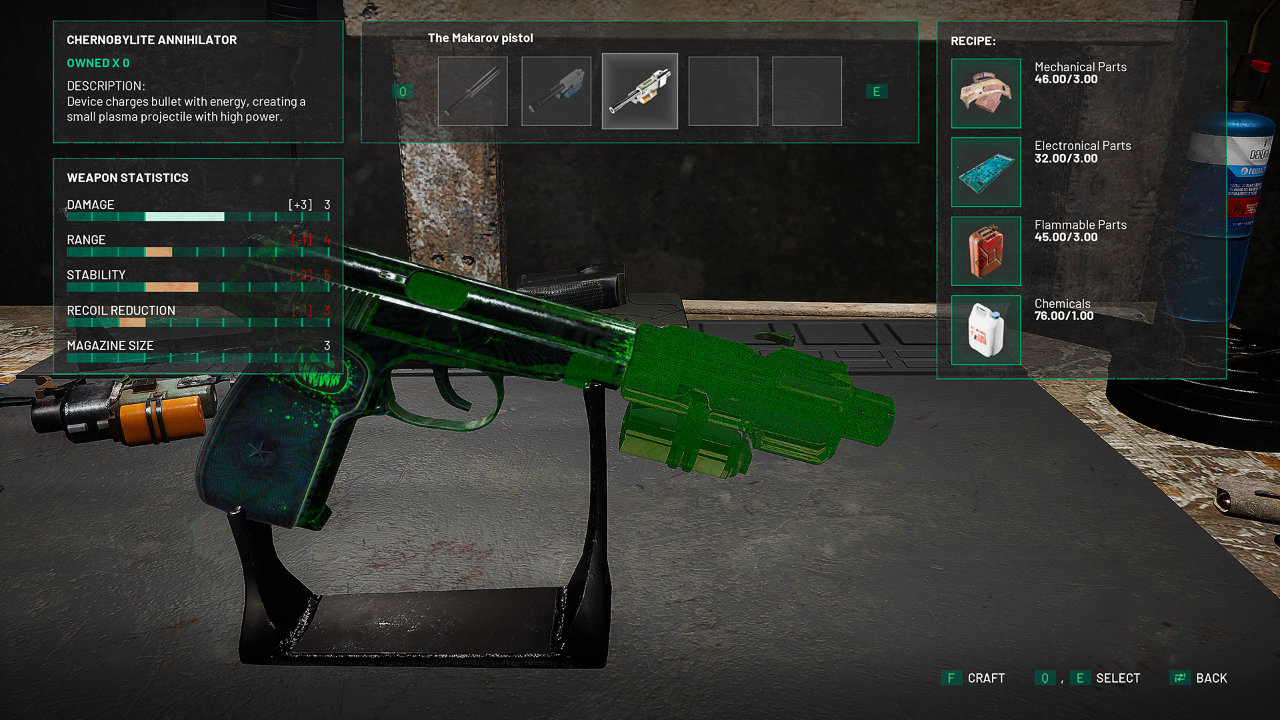Select the highlighted Chernobylite Annihilator attachment slot
Image resolution: width=1280 pixels, height=720 pixels.
click(x=640, y=91)
